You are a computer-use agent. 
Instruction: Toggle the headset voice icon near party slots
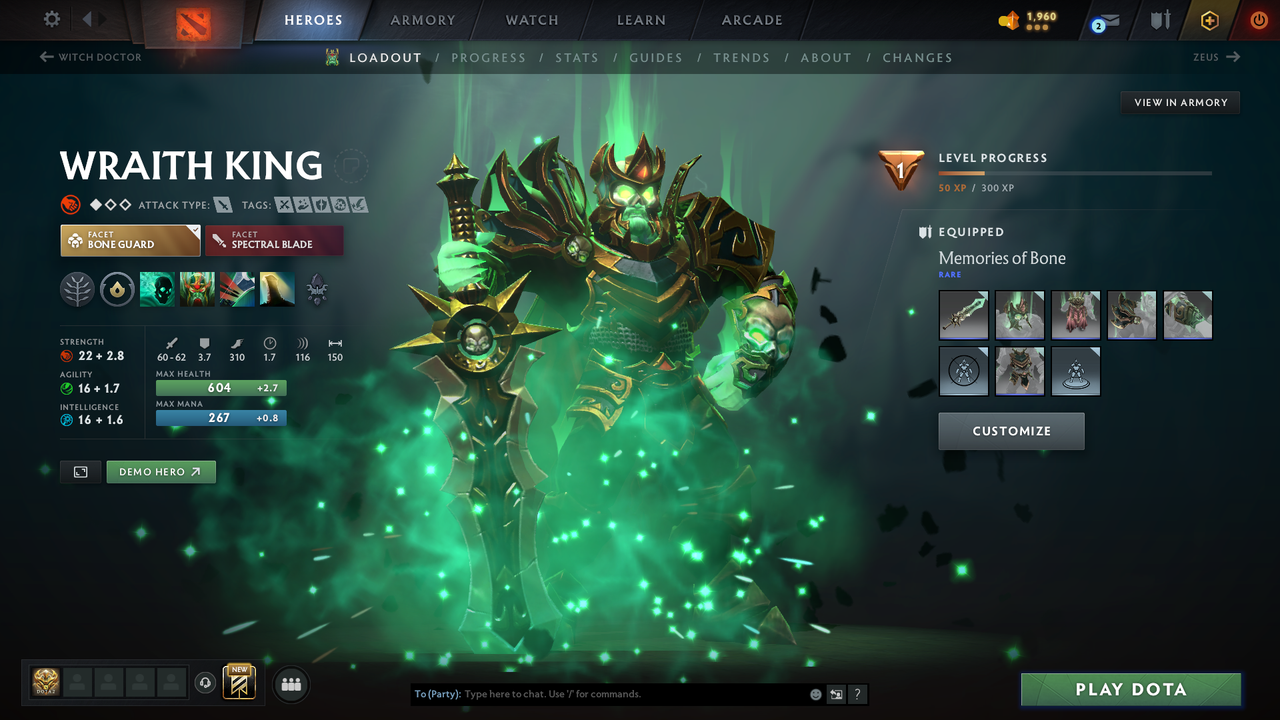click(x=207, y=682)
